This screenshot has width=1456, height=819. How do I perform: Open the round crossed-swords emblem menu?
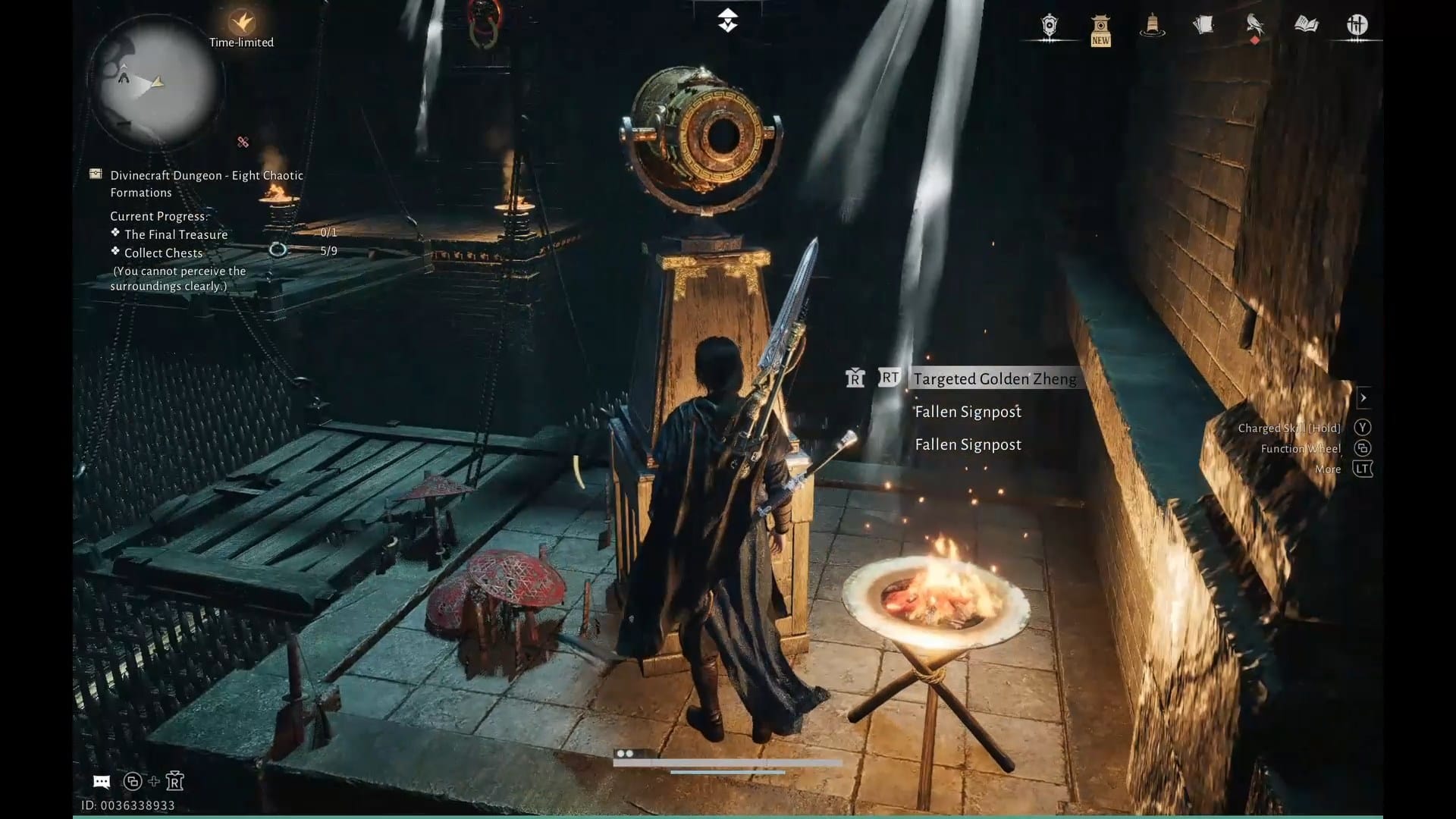[1357, 26]
